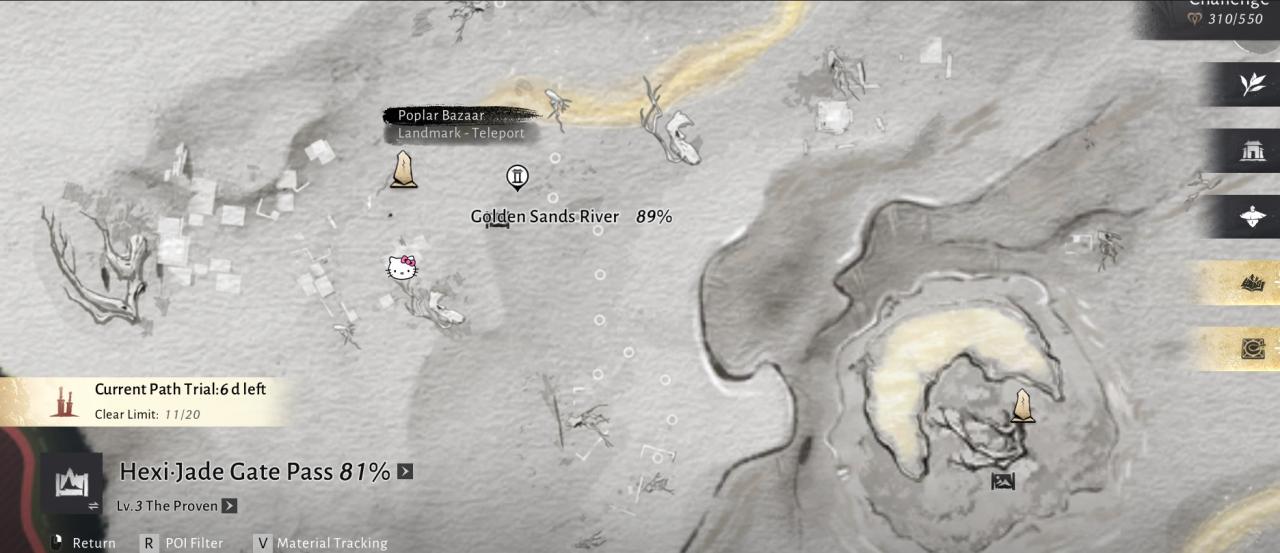Click the Hello Kitty map marker
Viewport: 1280px width, 553px height.
coord(402,268)
